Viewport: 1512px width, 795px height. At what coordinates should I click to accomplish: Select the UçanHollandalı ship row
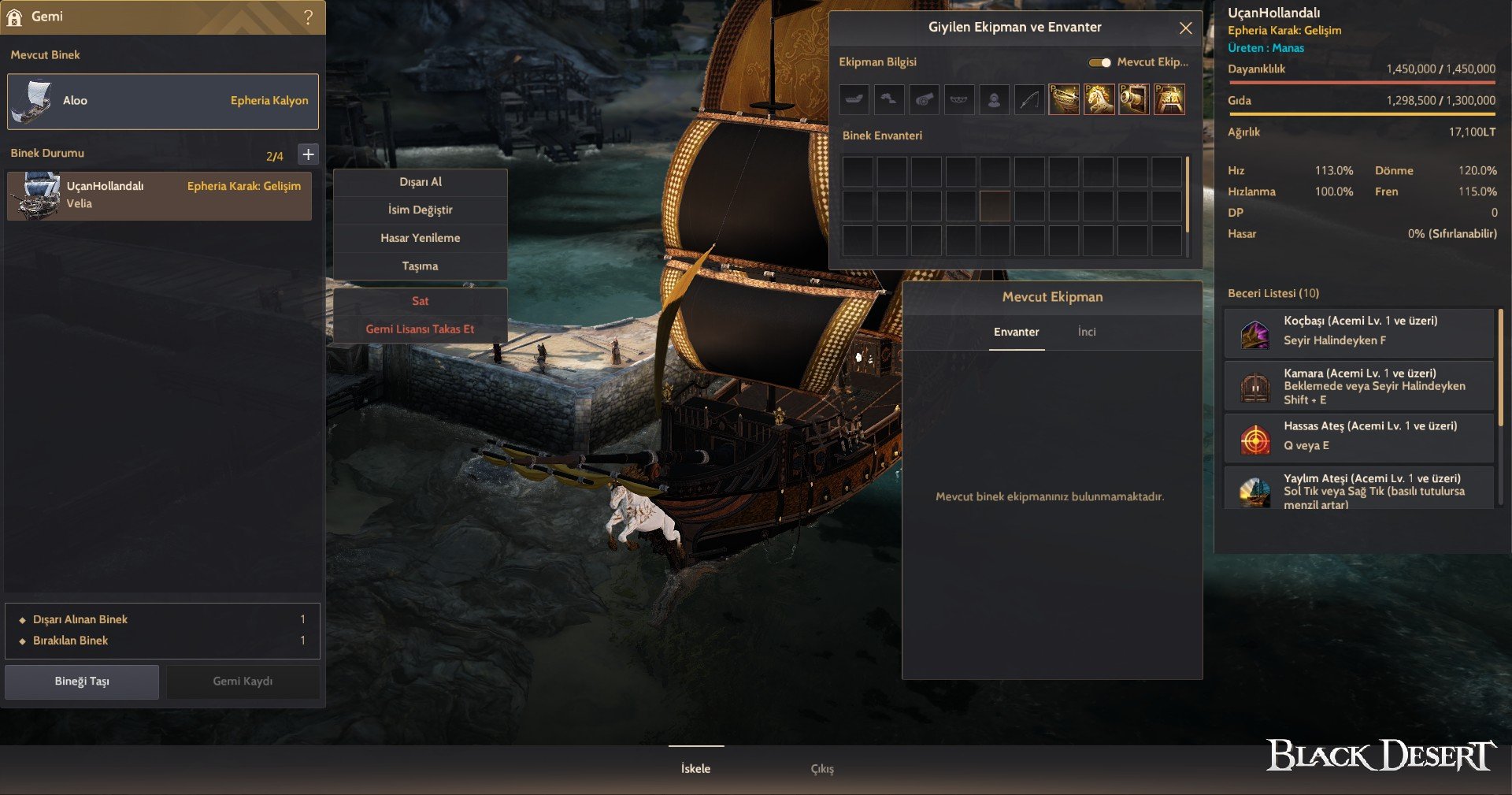pos(159,195)
